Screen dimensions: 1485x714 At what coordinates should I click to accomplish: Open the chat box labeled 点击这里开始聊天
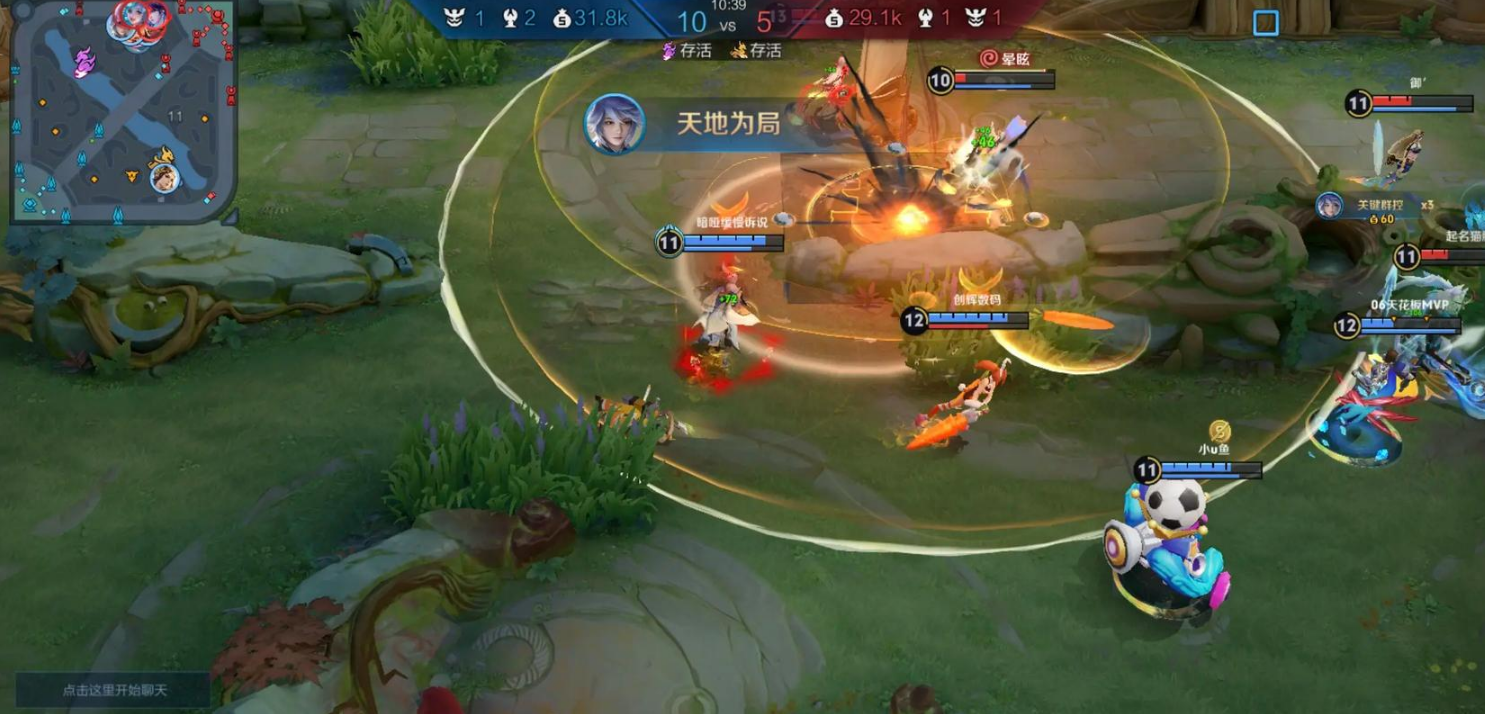point(113,690)
